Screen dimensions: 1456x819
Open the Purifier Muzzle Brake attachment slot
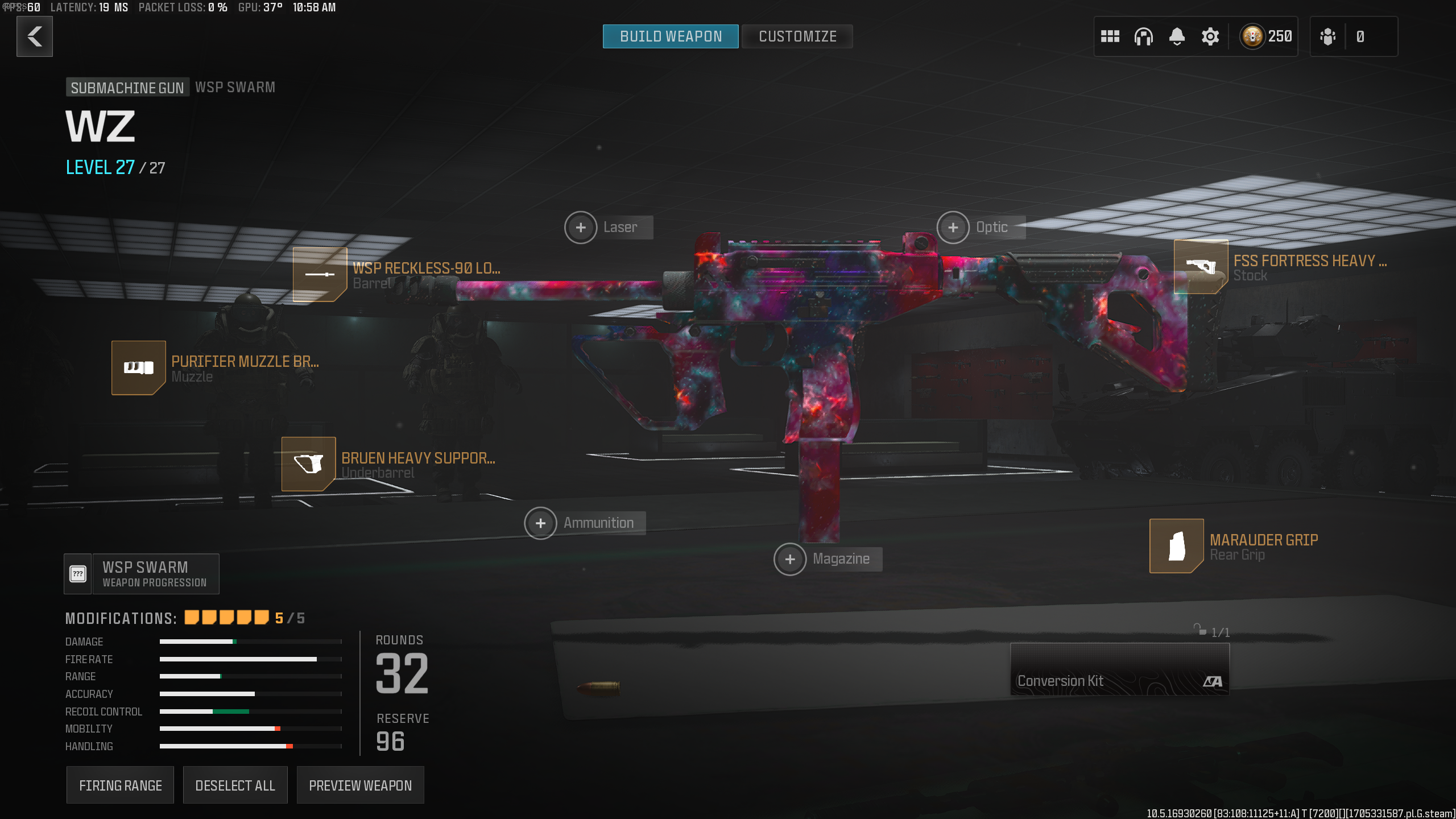tap(138, 367)
